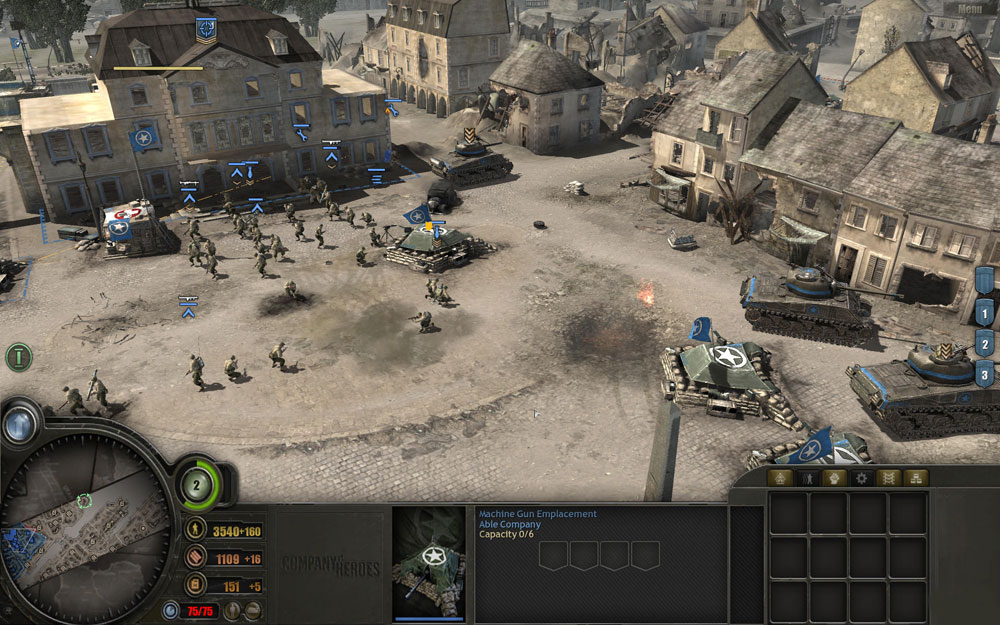Open the company commander points dial
The width and height of the screenshot is (1000, 625).
coord(197,485)
